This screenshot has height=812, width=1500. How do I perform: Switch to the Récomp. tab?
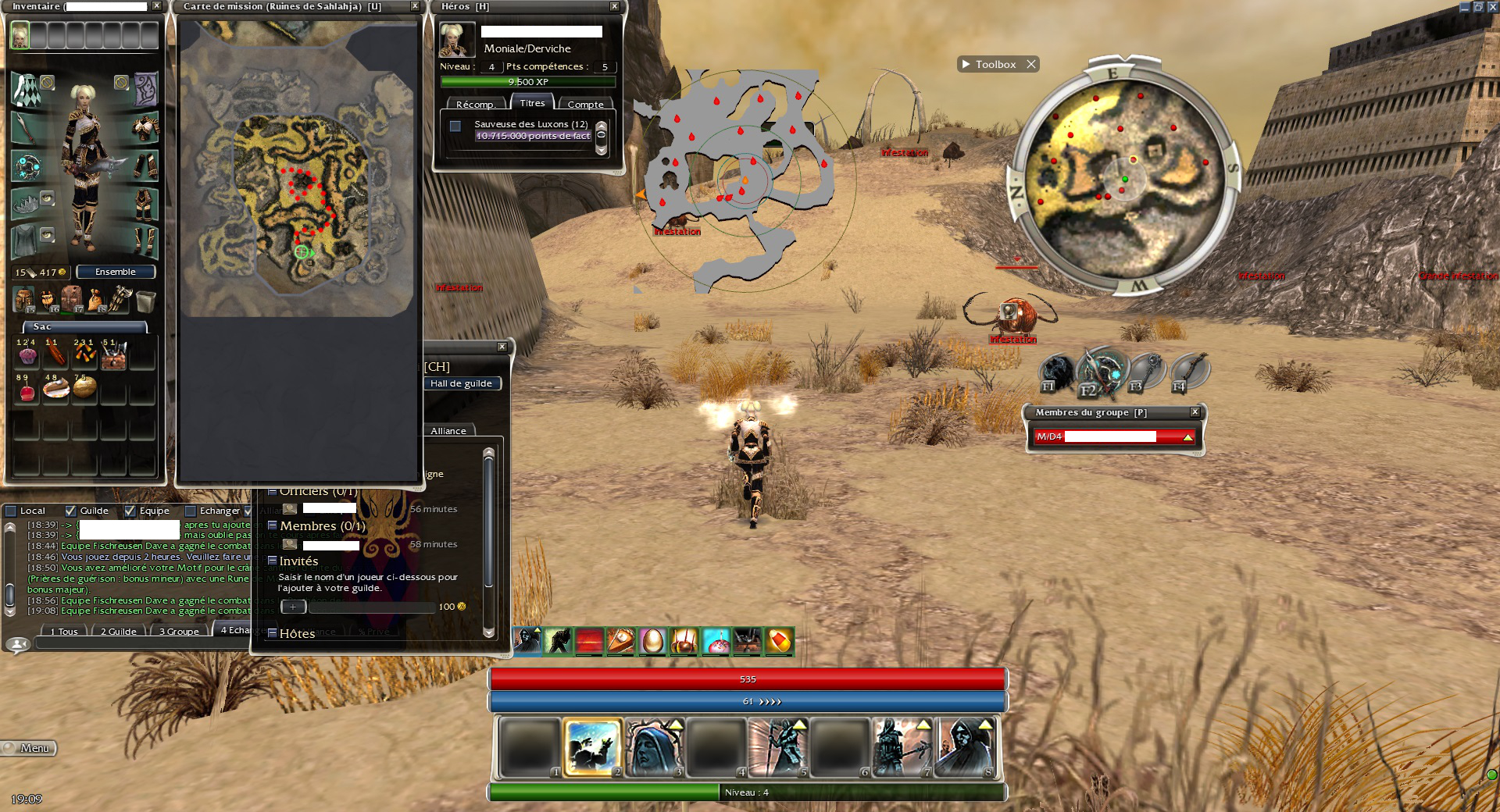pos(475,105)
